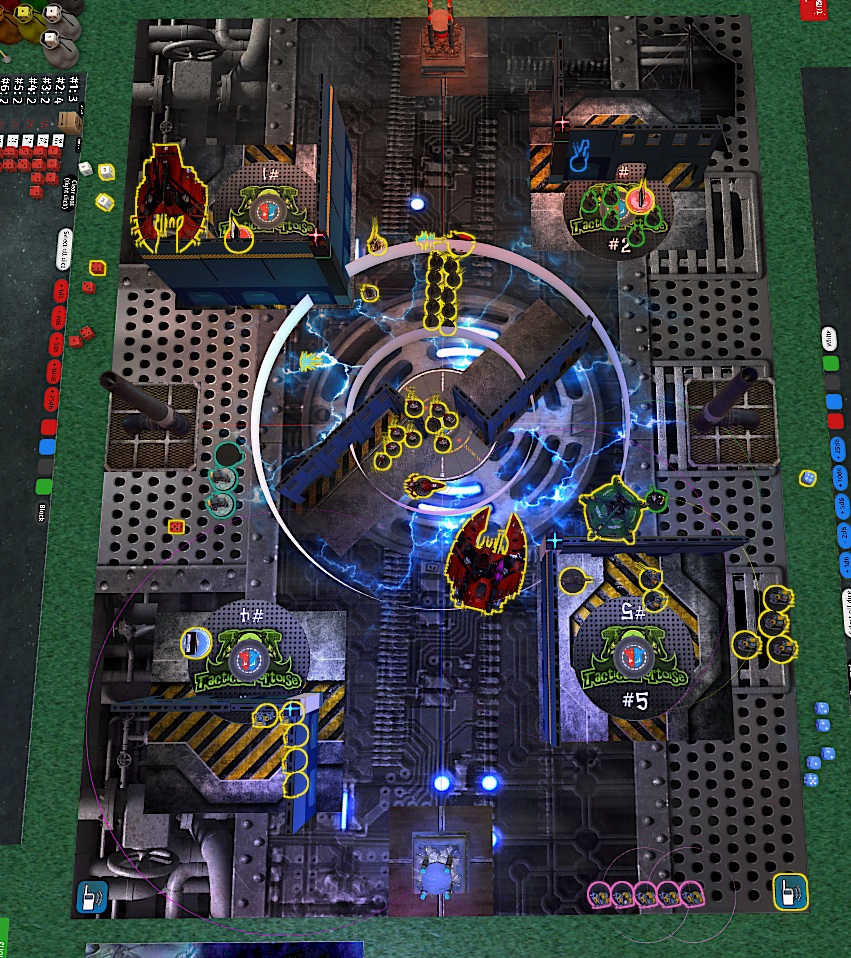Click the yellow-bordered walkie-talkie icon

coord(790,891)
